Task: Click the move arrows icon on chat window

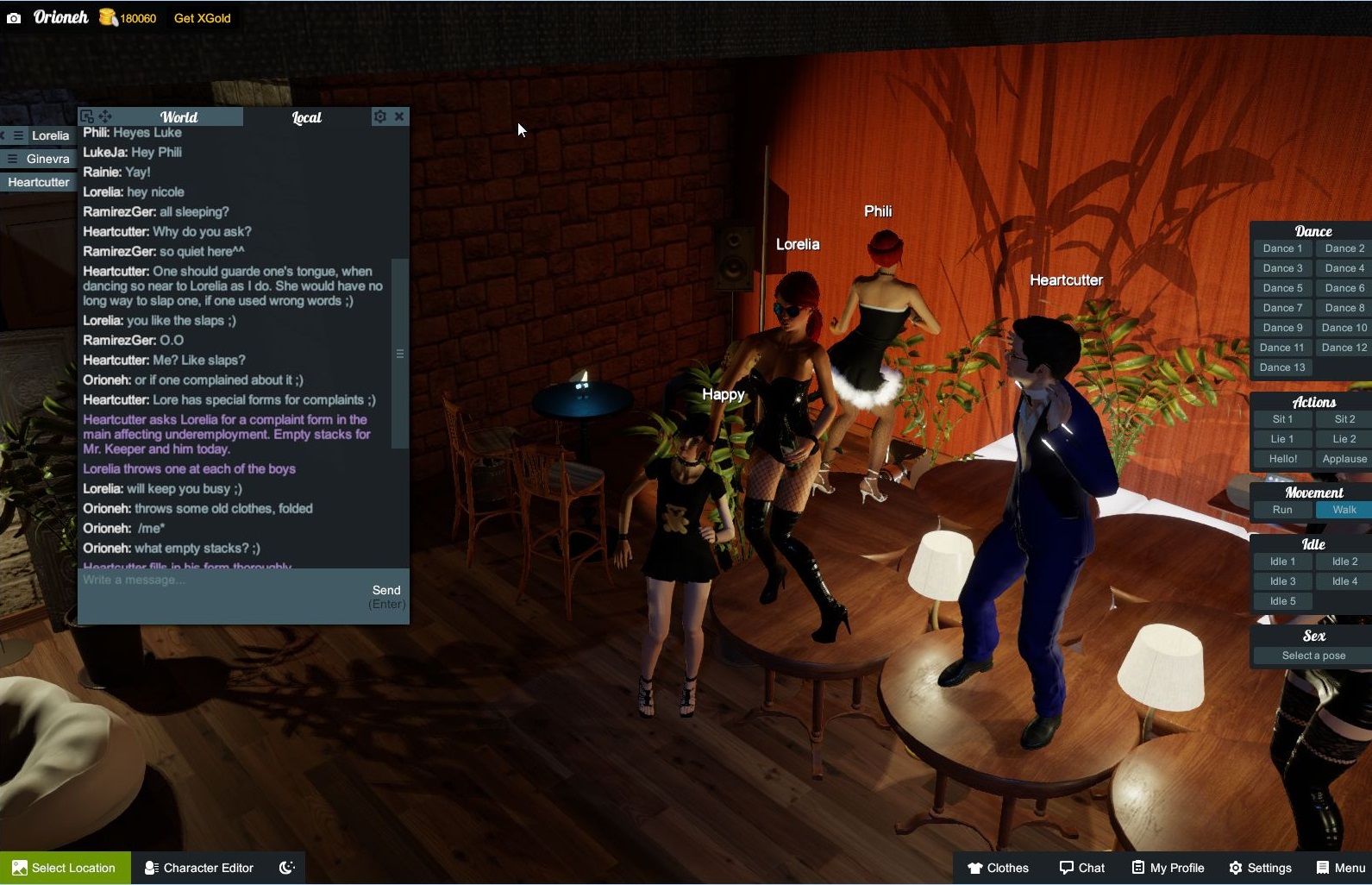Action: point(105,116)
